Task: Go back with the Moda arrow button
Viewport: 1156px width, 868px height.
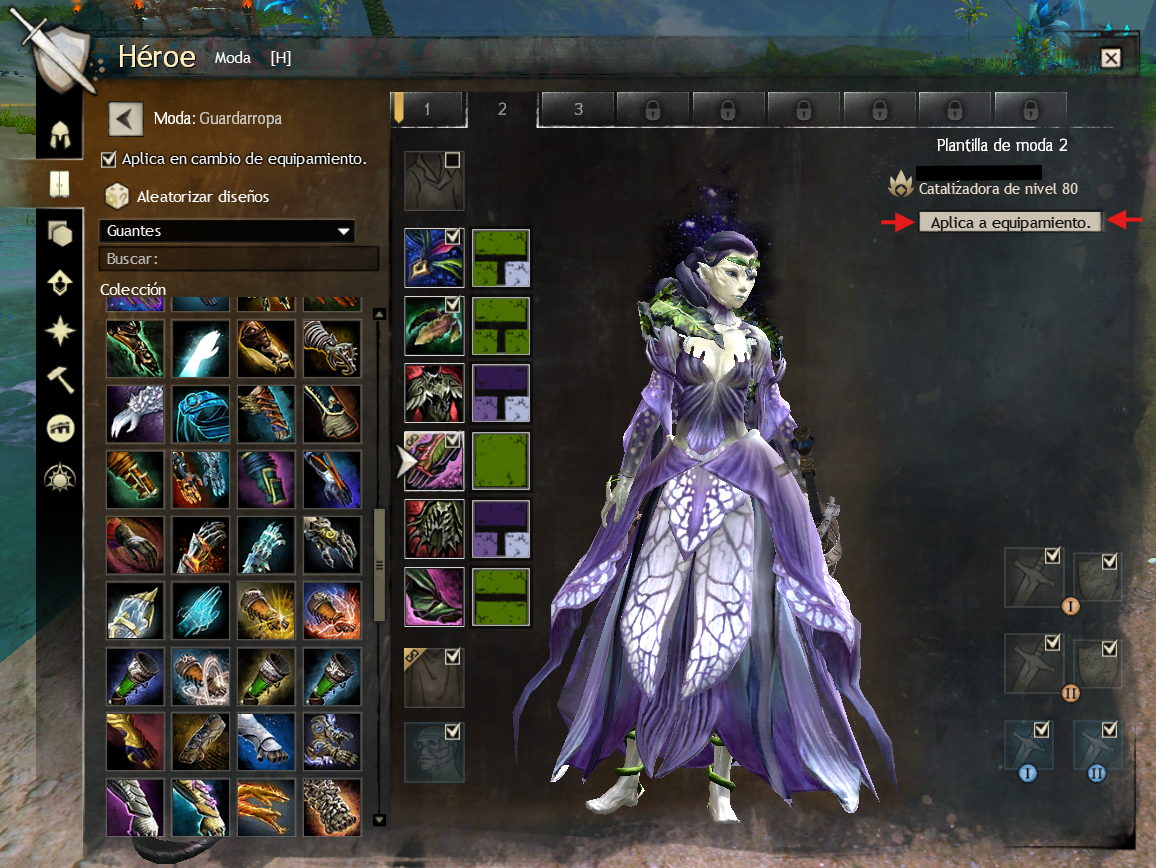Action: click(x=126, y=118)
